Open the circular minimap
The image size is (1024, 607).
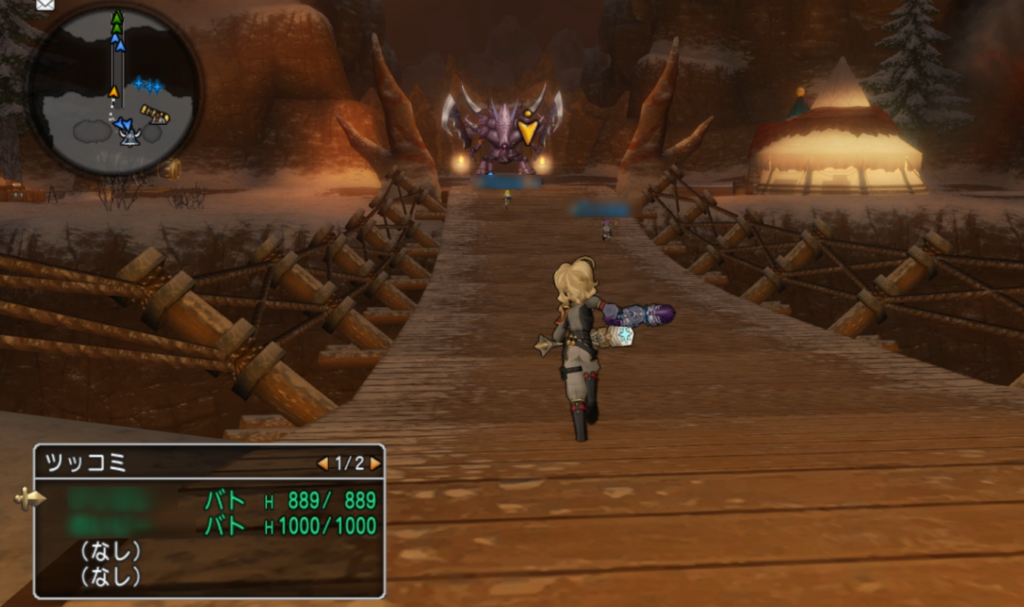point(113,90)
